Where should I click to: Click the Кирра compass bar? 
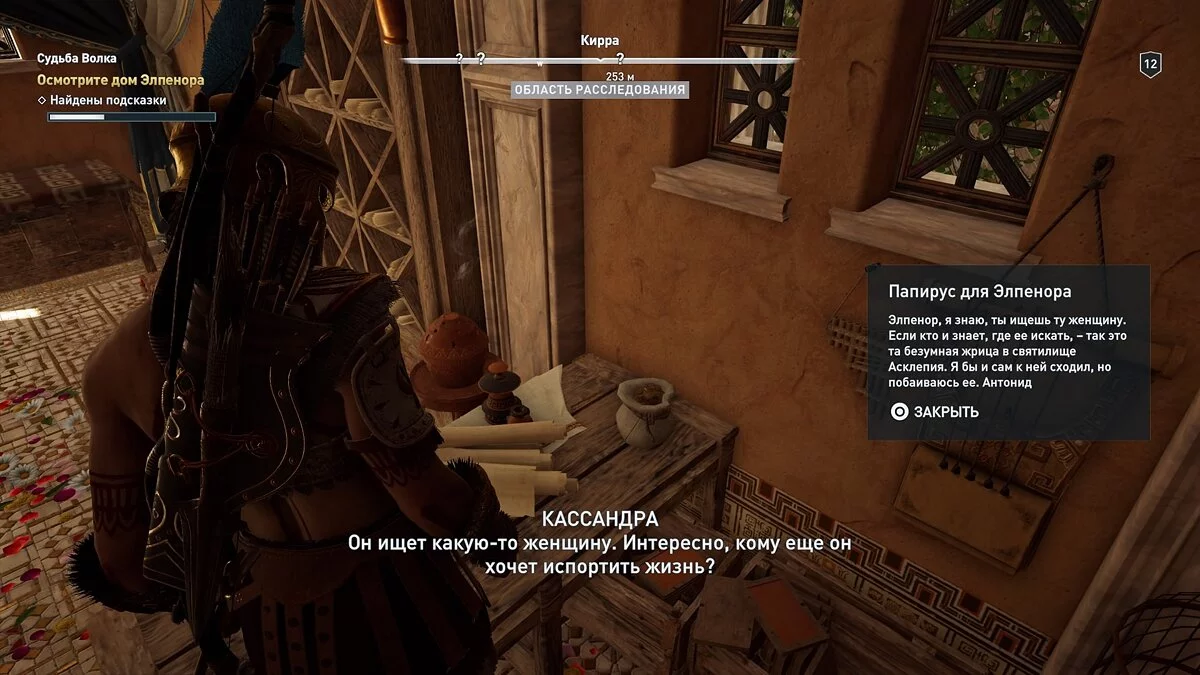(600, 60)
